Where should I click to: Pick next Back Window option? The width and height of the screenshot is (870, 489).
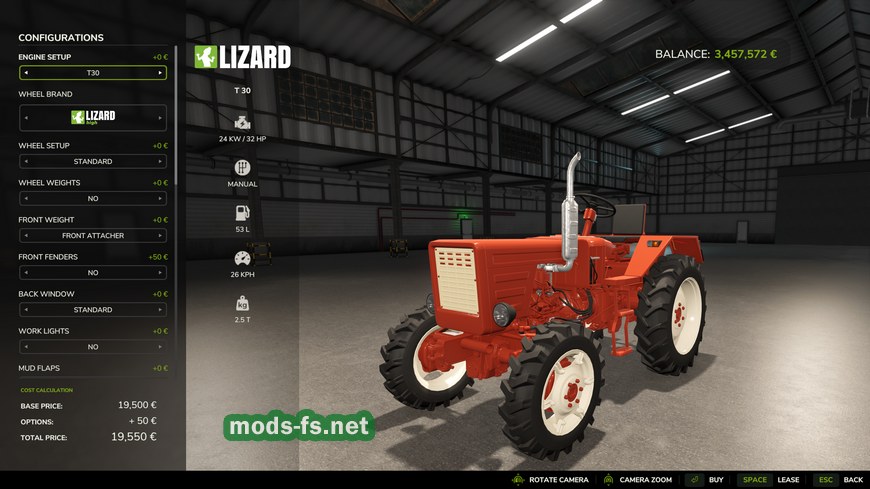(160, 310)
